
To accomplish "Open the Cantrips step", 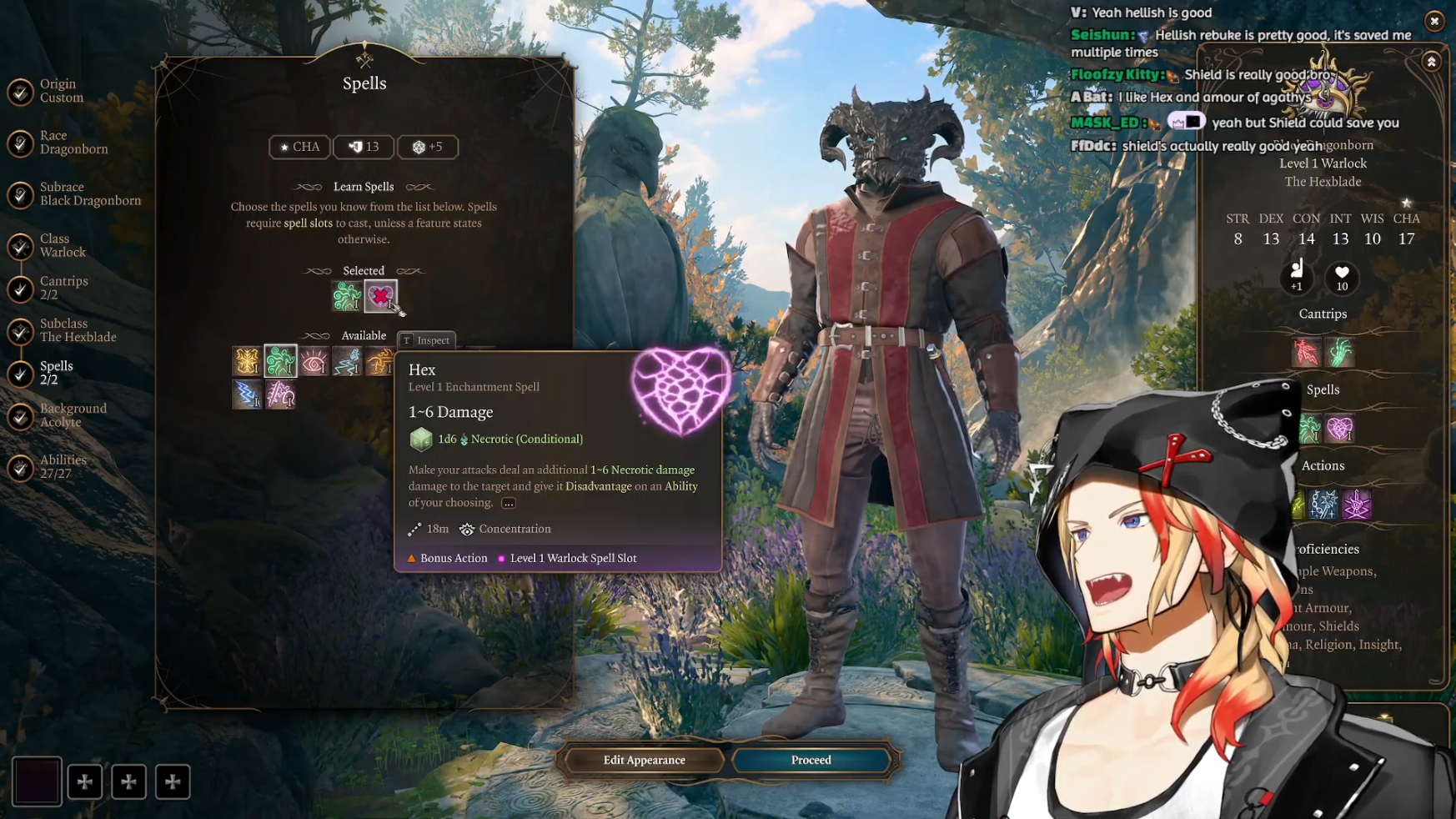I will coord(62,288).
